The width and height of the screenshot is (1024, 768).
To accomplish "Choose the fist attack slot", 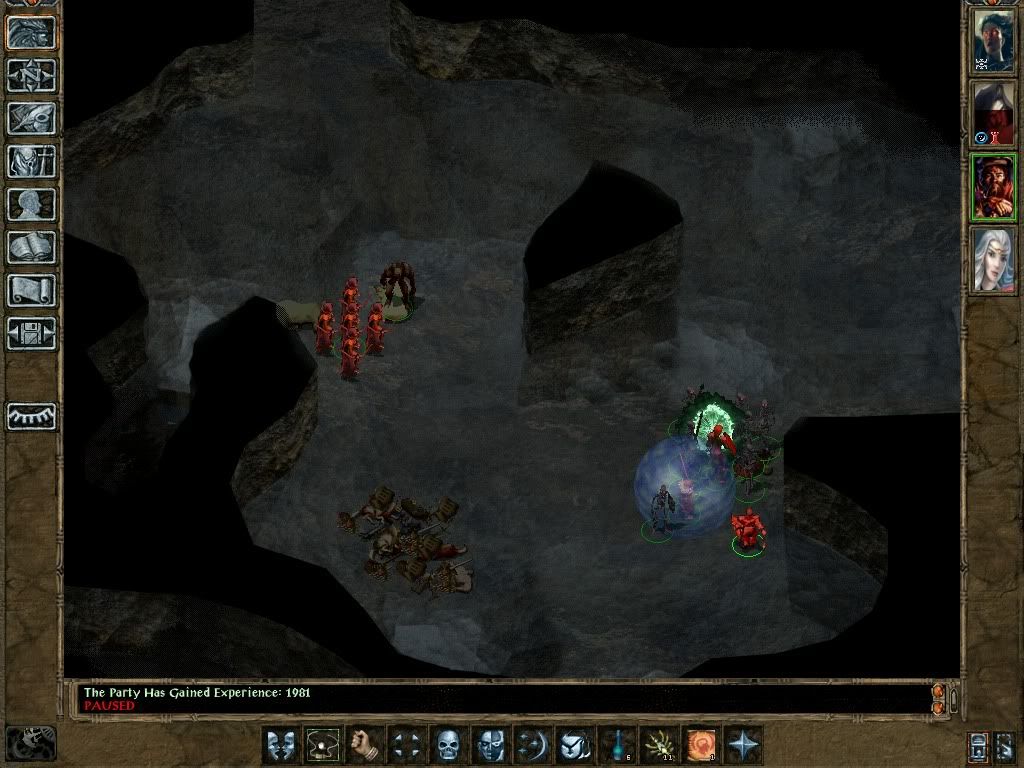I will [x=364, y=745].
